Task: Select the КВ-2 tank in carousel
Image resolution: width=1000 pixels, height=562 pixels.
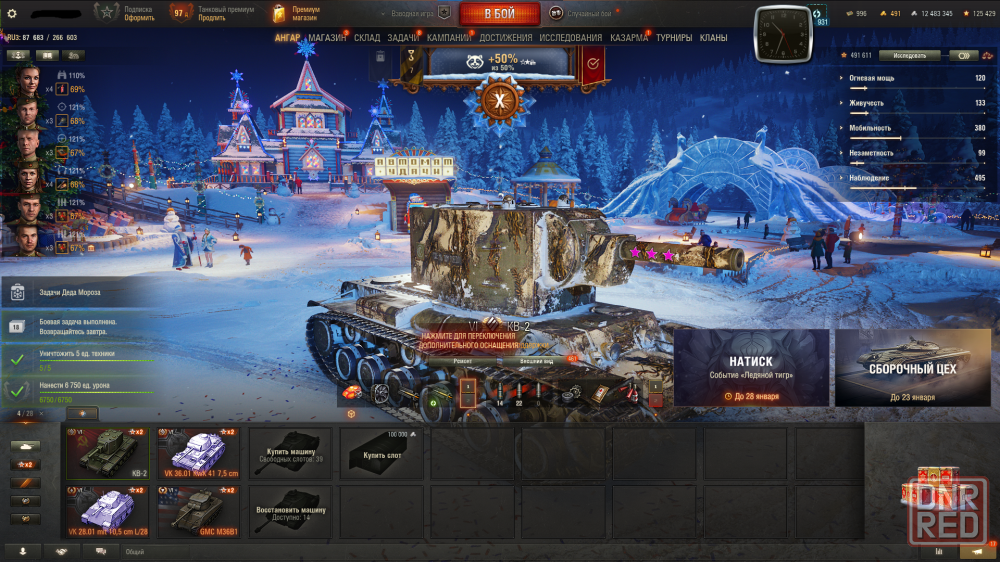Action: pos(107,453)
